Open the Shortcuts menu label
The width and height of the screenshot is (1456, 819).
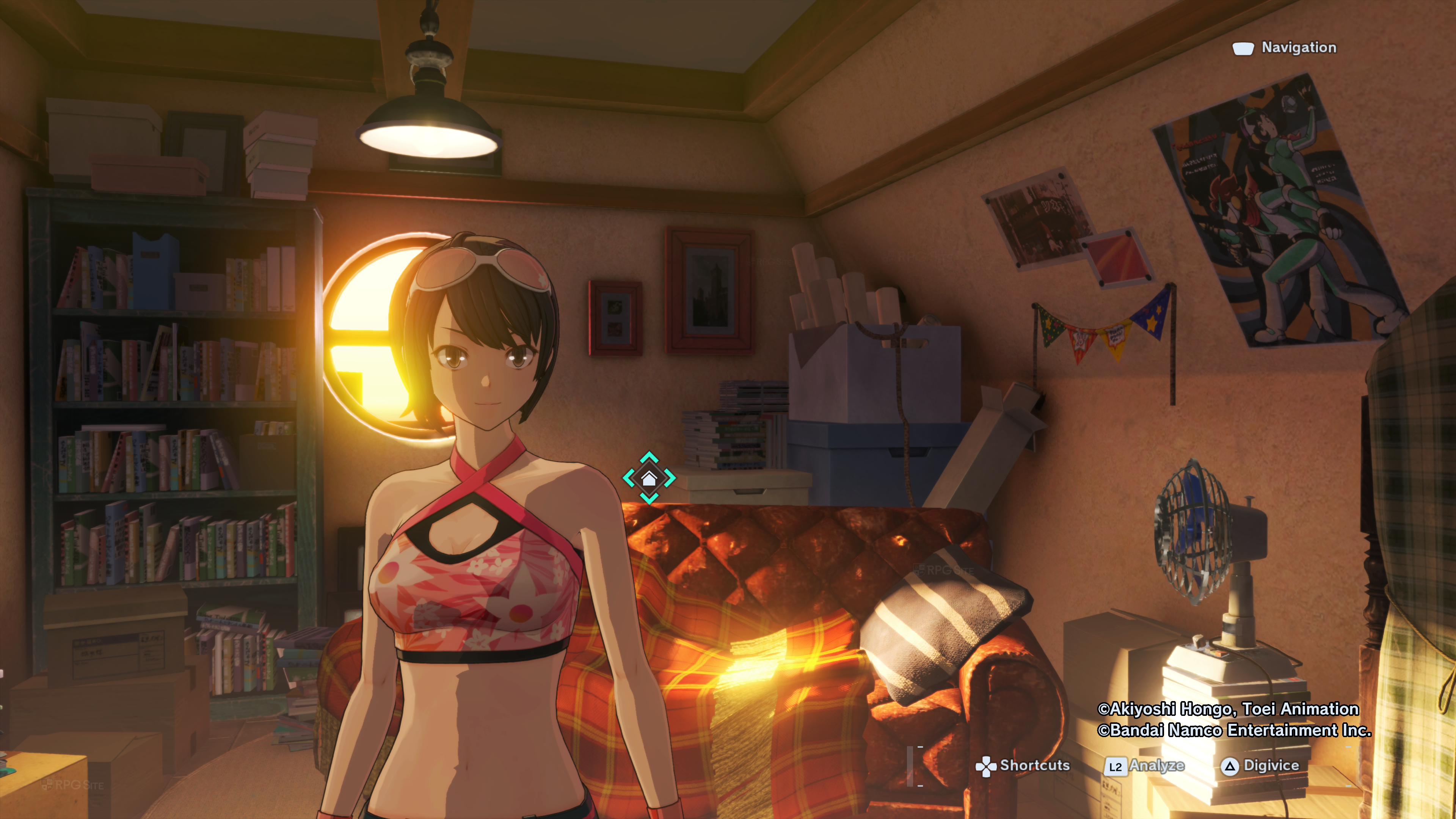coord(1034,765)
